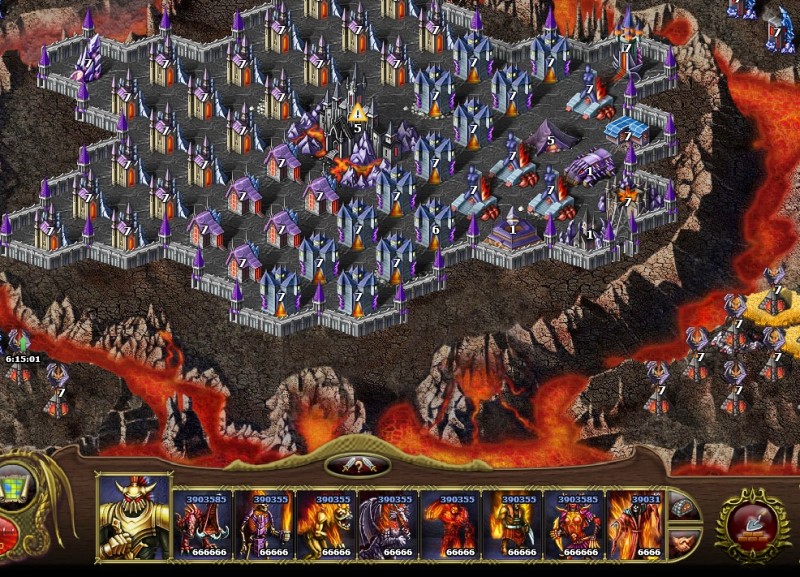Pick the grey winged dragon unit slot
This screenshot has height=577, width=800.
pos(389,524)
